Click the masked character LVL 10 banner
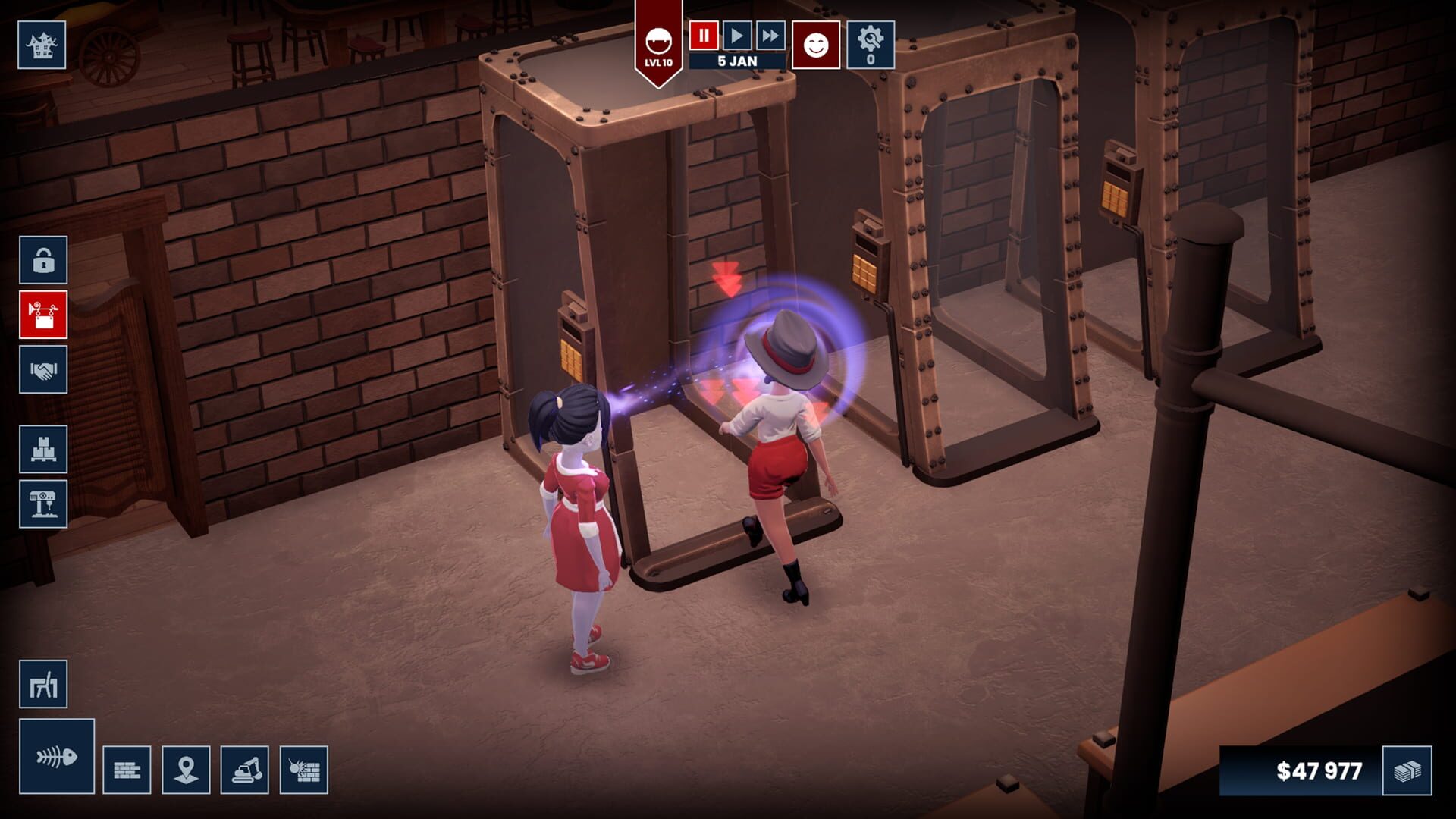 (x=659, y=42)
